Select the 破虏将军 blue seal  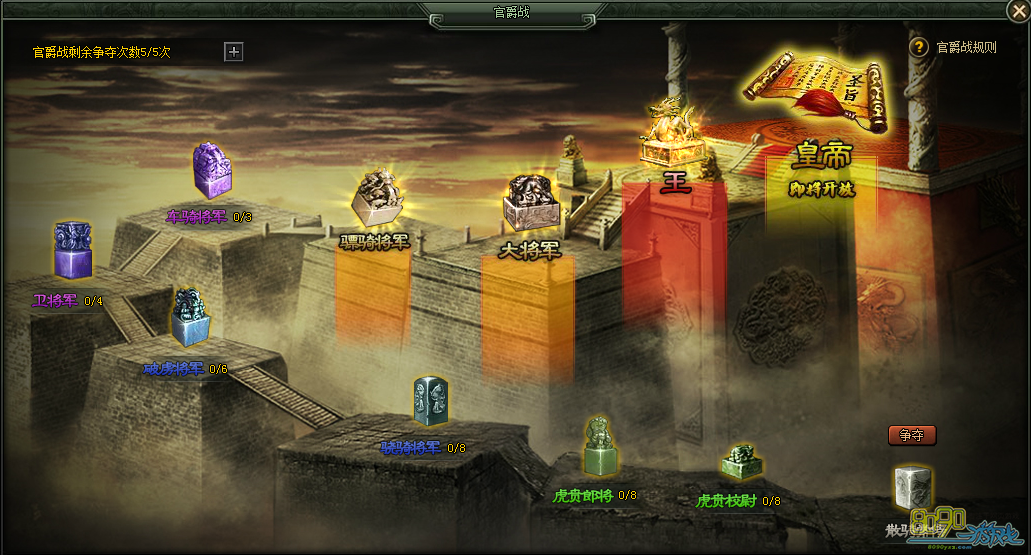click(189, 318)
